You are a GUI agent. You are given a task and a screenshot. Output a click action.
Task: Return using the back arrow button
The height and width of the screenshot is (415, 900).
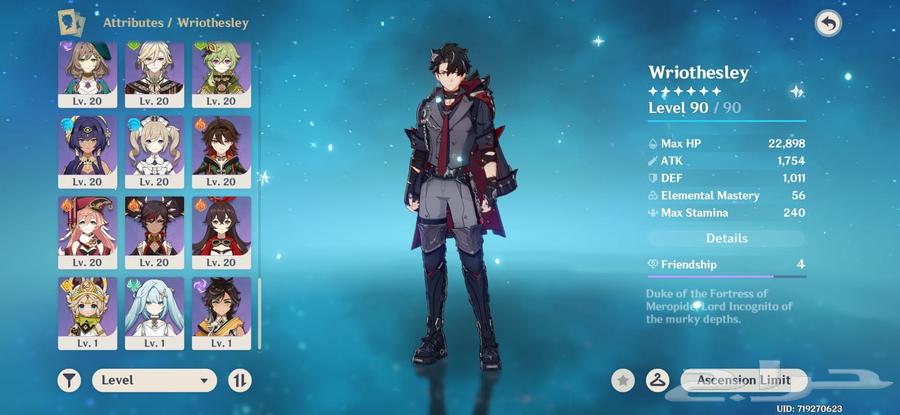click(828, 23)
